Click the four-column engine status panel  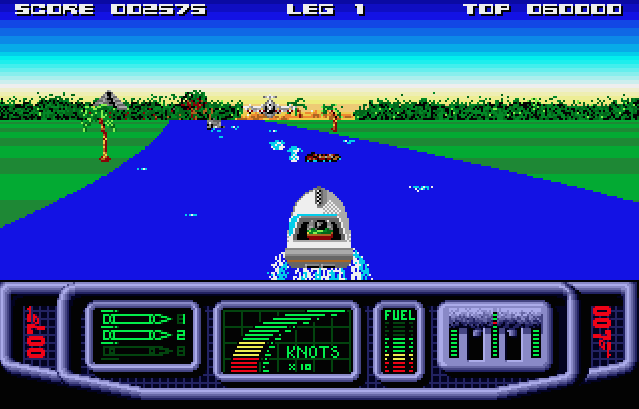click(x=494, y=336)
